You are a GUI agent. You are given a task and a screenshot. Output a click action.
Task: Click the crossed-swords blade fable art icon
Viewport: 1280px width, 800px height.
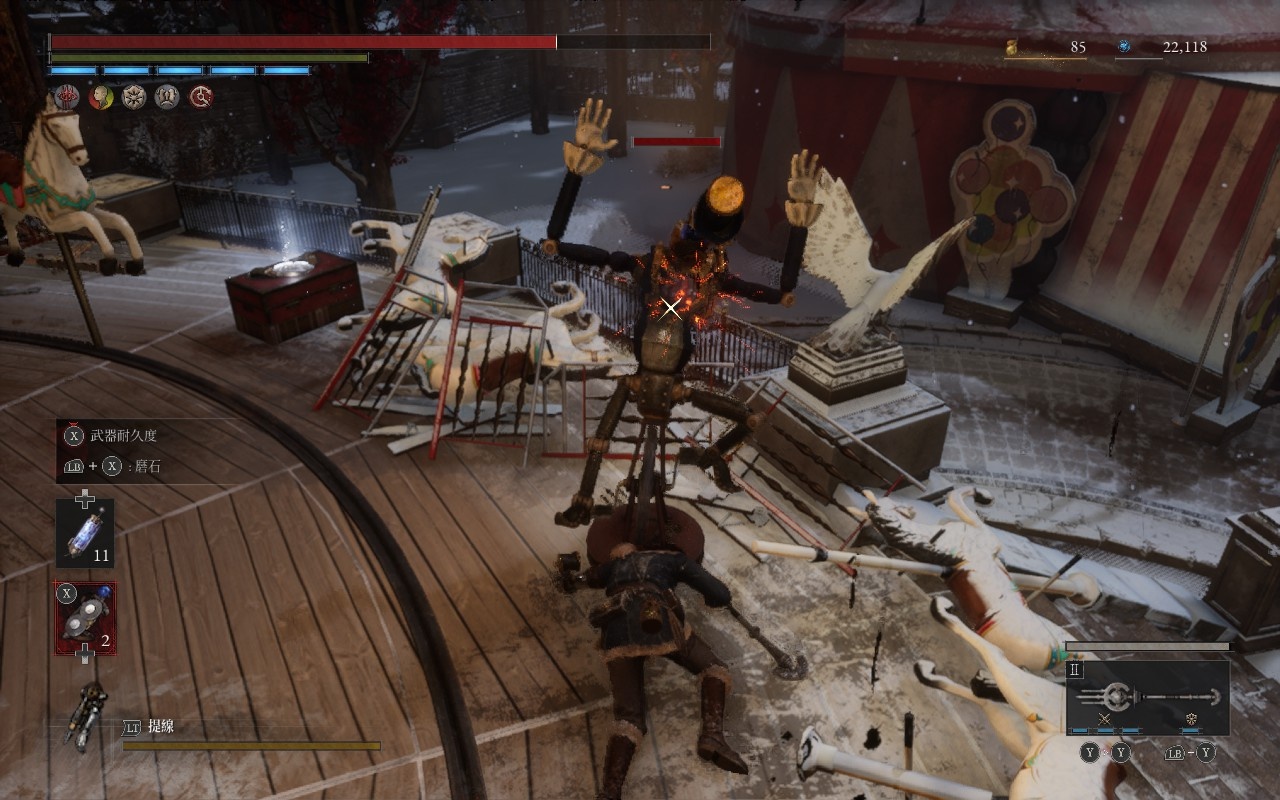1105,719
